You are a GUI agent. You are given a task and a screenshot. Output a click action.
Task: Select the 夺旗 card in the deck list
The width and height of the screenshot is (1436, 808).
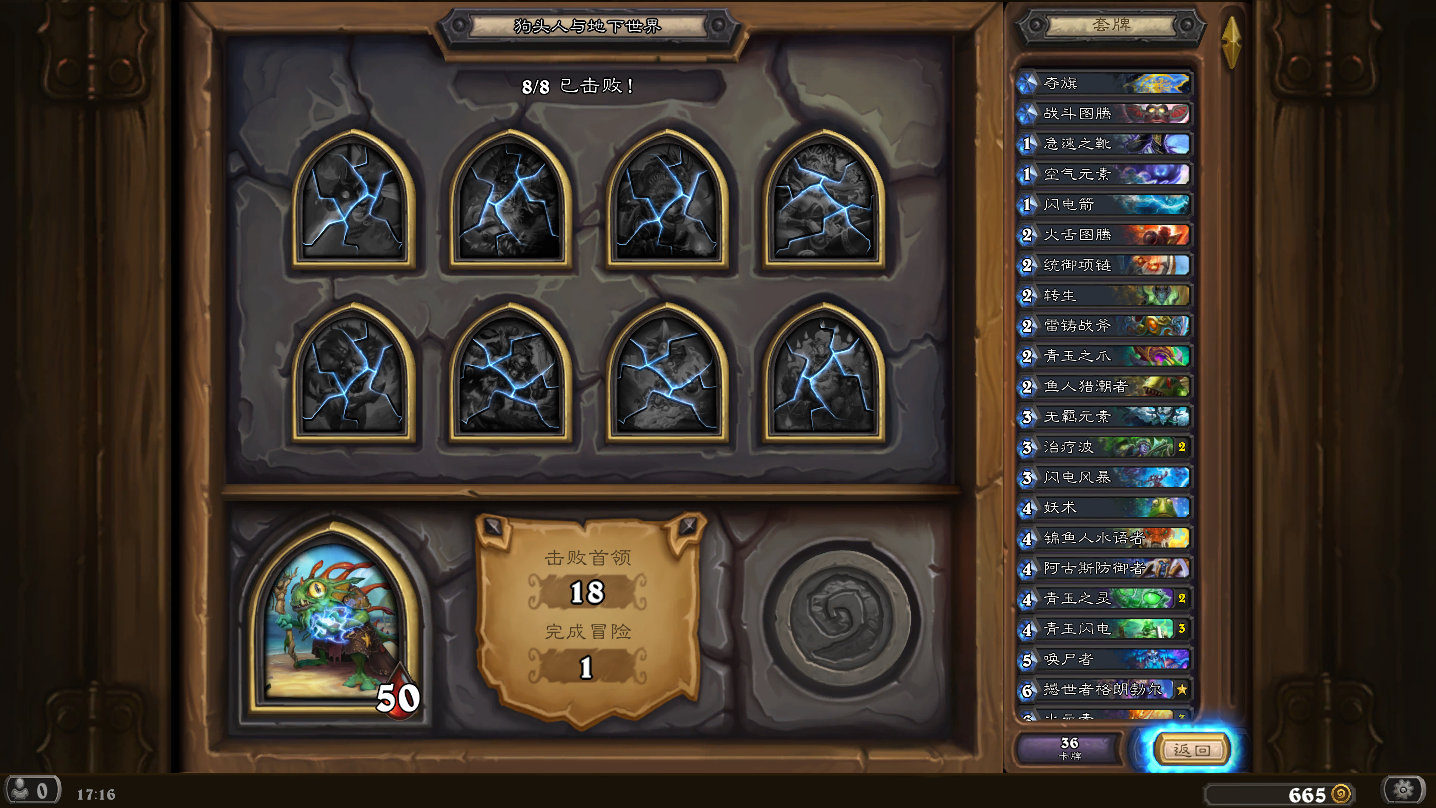1104,83
